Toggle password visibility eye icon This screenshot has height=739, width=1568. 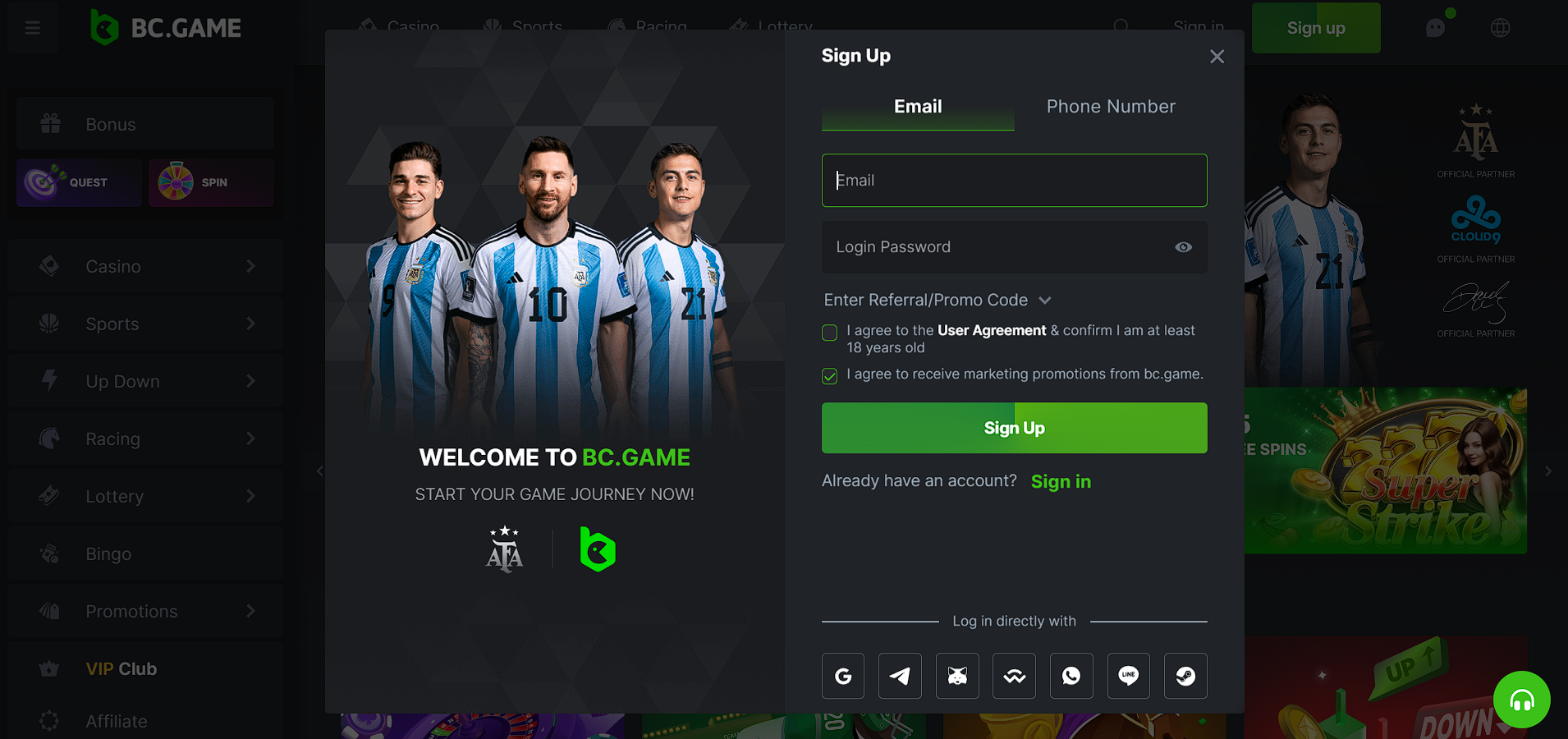coord(1183,247)
